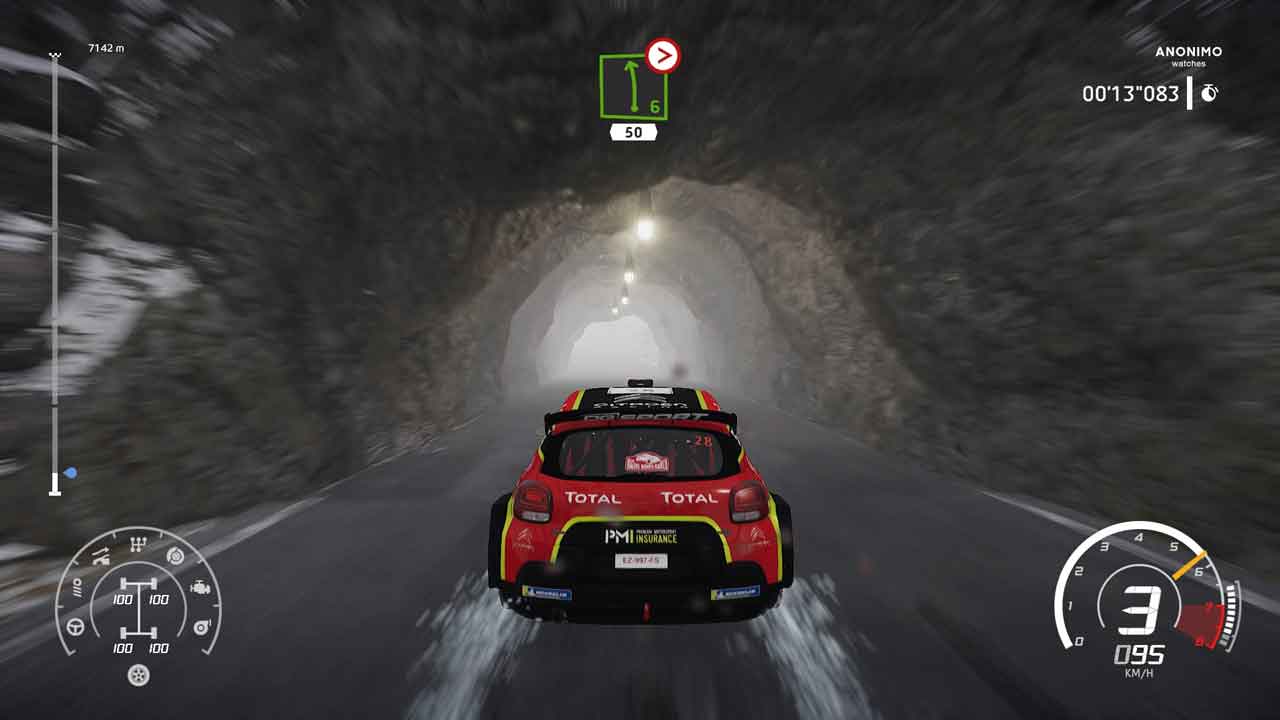Click the stopwatch icon beside the timer
This screenshot has width=1280, height=720.
(x=1209, y=93)
